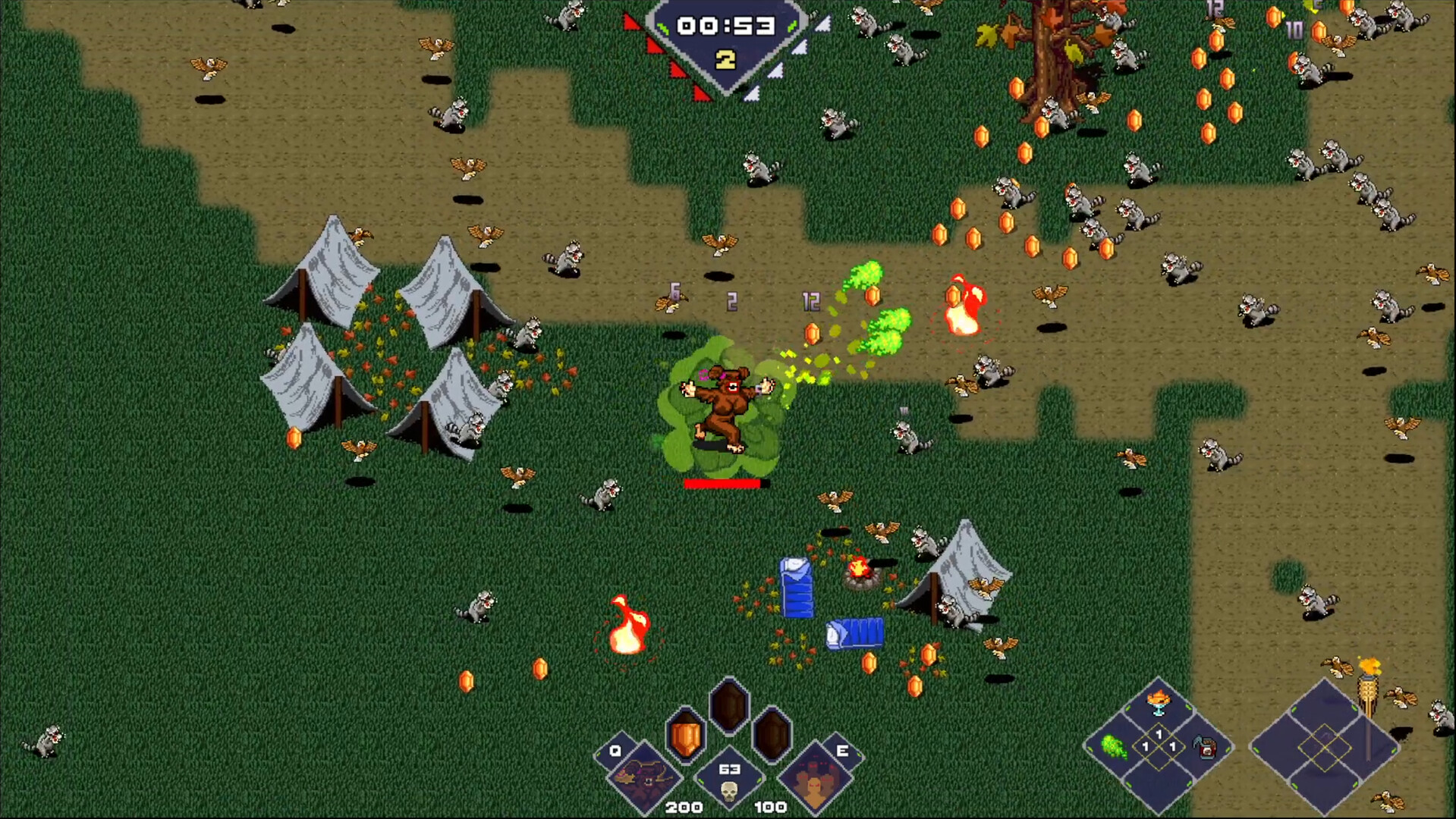Click the number 100 below the skull counter

point(772,808)
